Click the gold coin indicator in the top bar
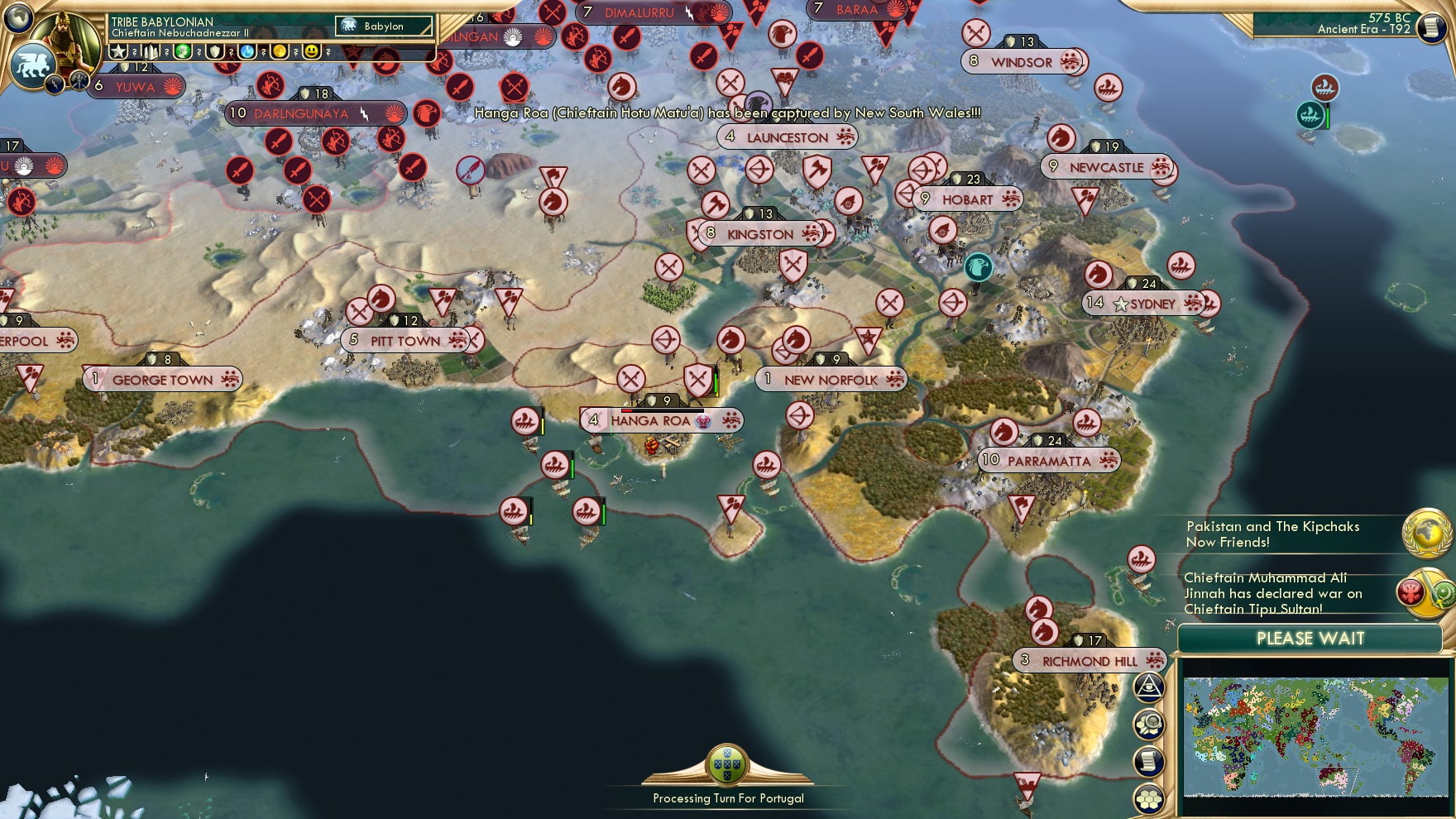 tap(278, 51)
